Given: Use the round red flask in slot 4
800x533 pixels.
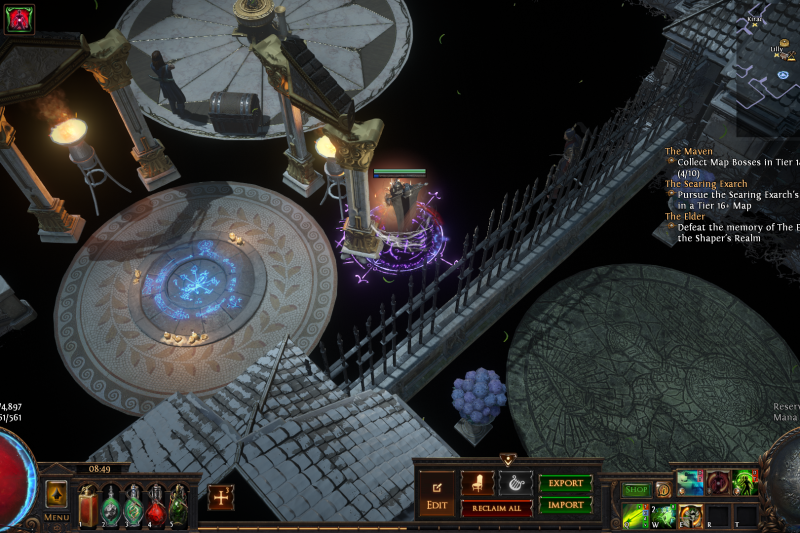Looking at the screenshot, I should pos(156,505).
